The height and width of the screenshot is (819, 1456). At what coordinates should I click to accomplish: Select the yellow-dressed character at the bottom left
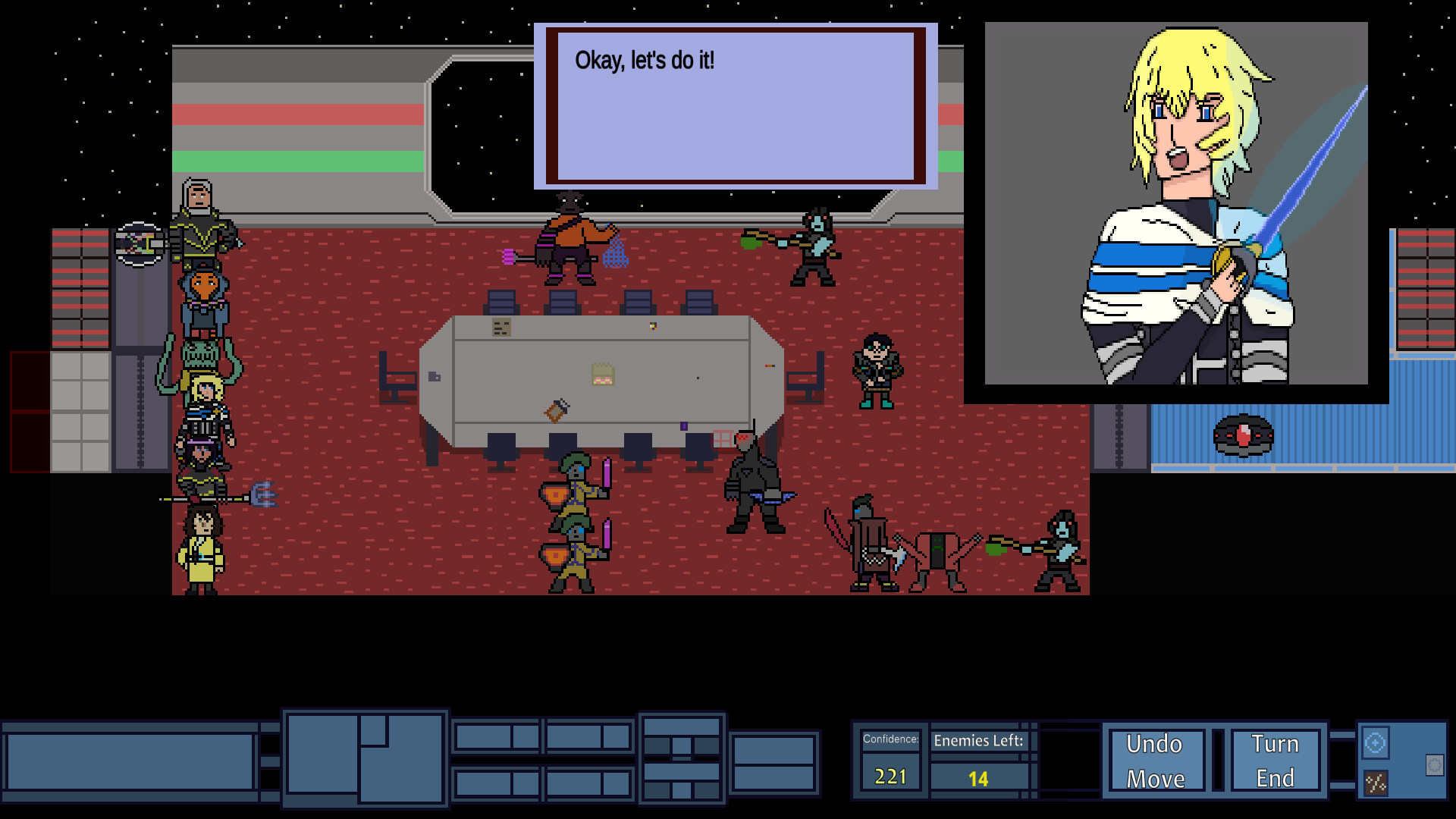(x=201, y=550)
